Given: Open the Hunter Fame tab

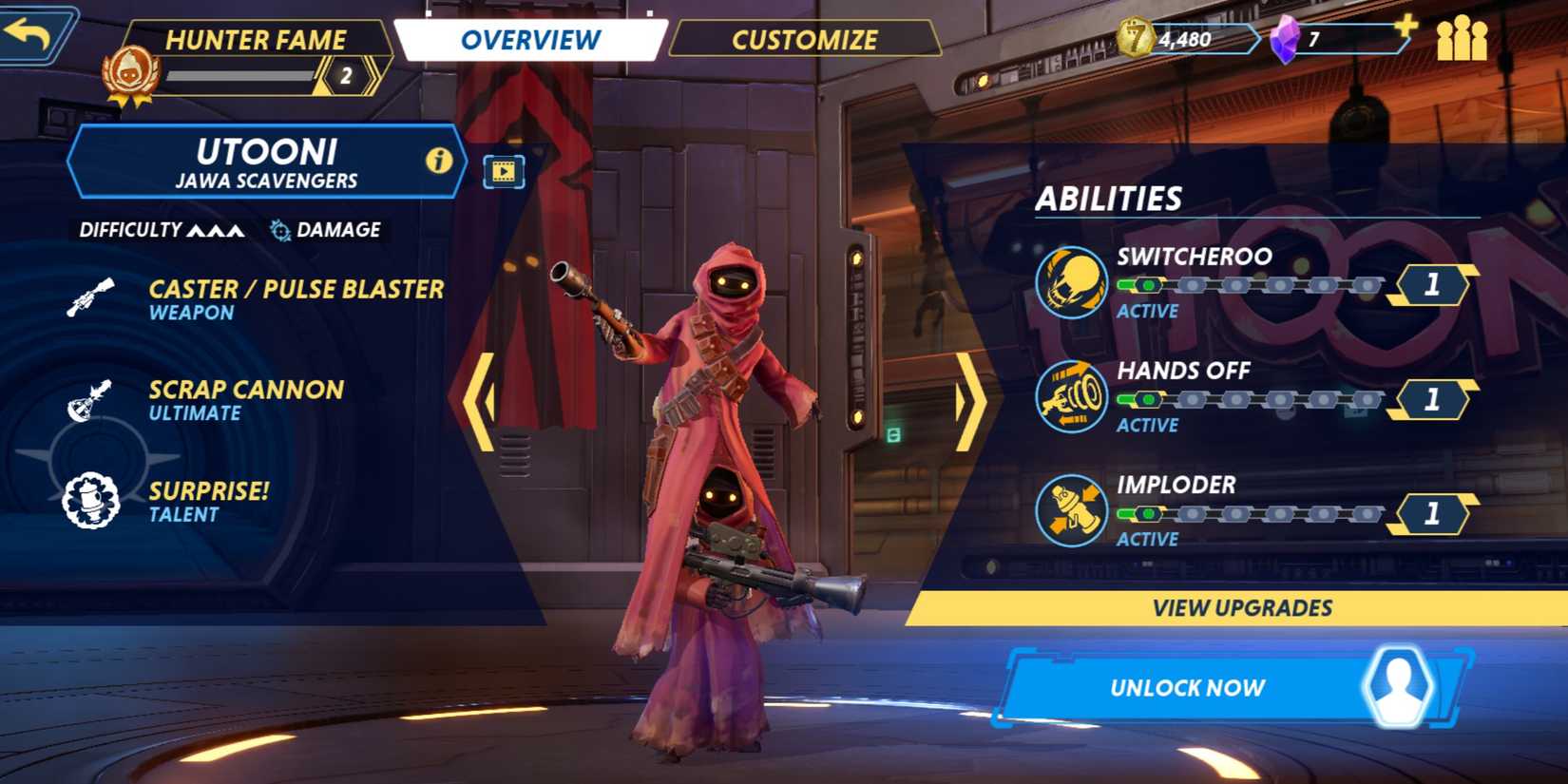Looking at the screenshot, I should click(255, 40).
